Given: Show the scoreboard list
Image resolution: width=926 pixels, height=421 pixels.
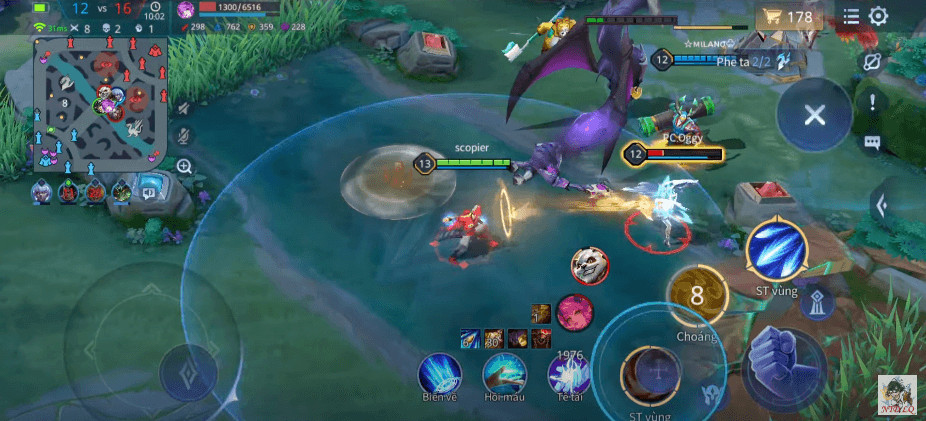Looking at the screenshot, I should 851,16.
